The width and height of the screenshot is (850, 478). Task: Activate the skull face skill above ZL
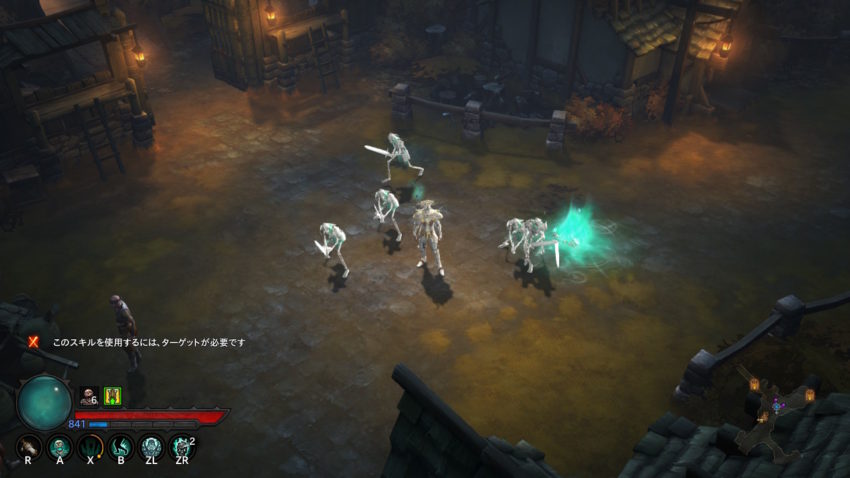(152, 446)
